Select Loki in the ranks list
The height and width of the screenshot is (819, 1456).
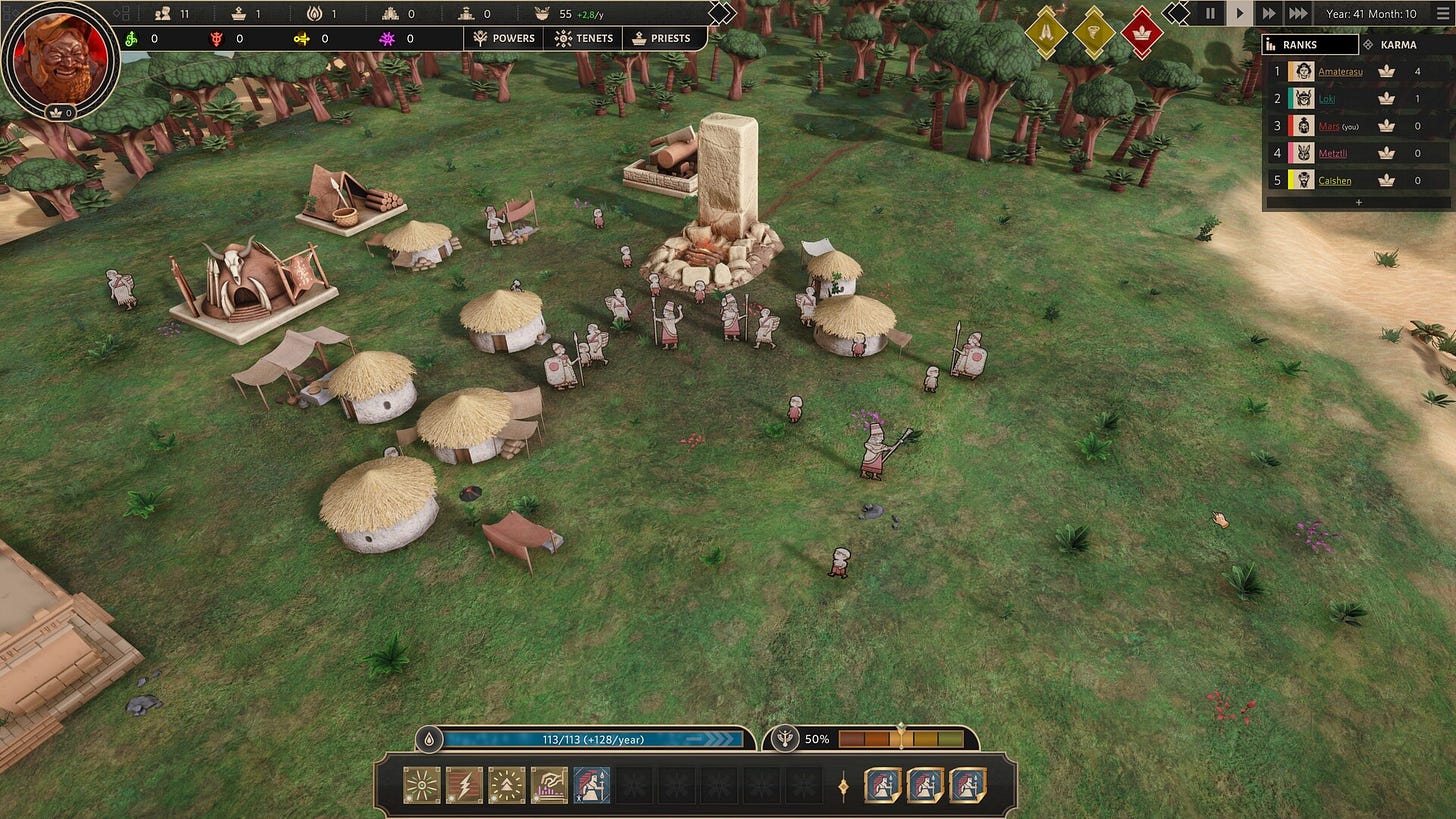click(1327, 99)
